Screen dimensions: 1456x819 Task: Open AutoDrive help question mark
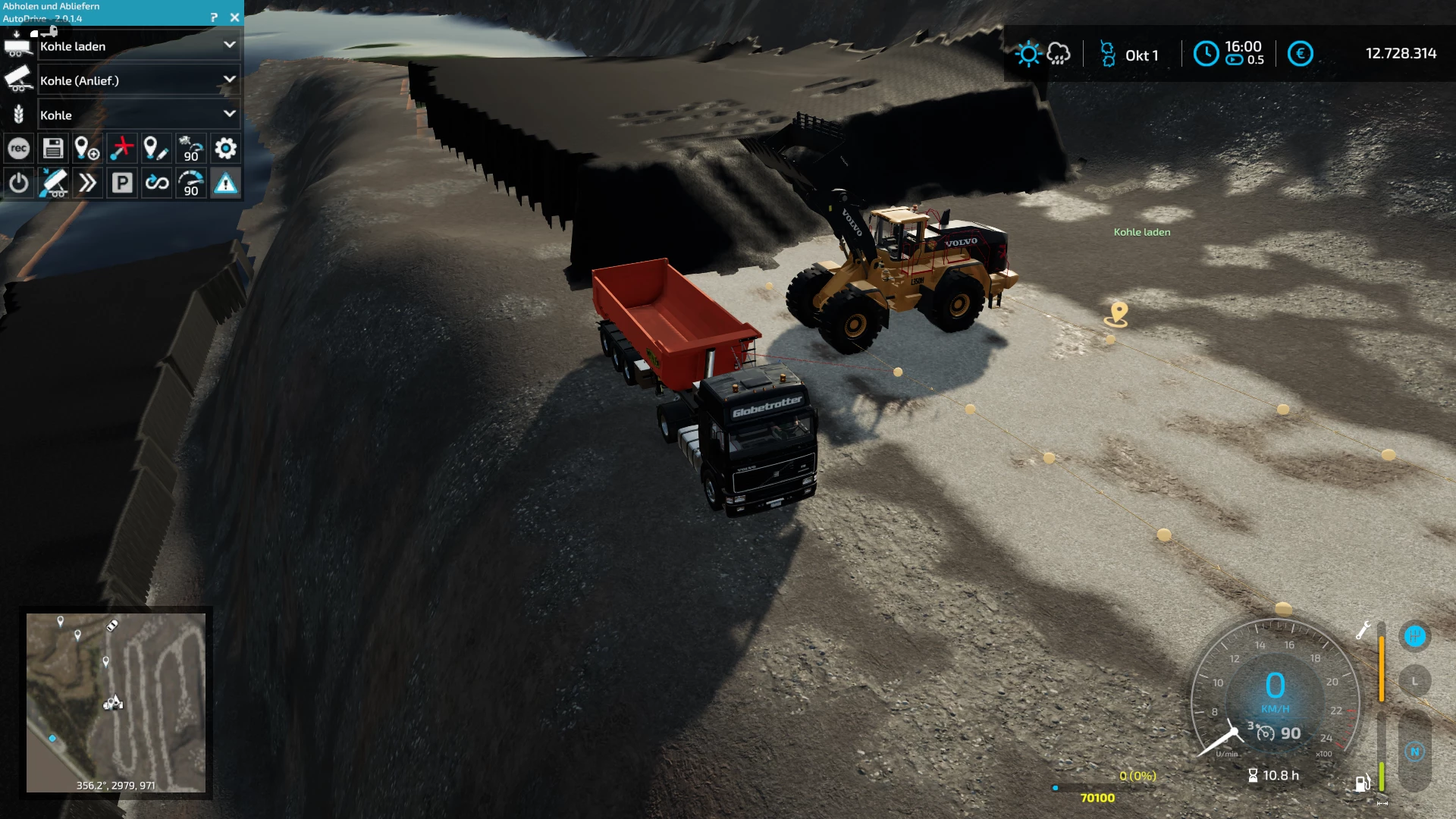pyautogui.click(x=214, y=17)
